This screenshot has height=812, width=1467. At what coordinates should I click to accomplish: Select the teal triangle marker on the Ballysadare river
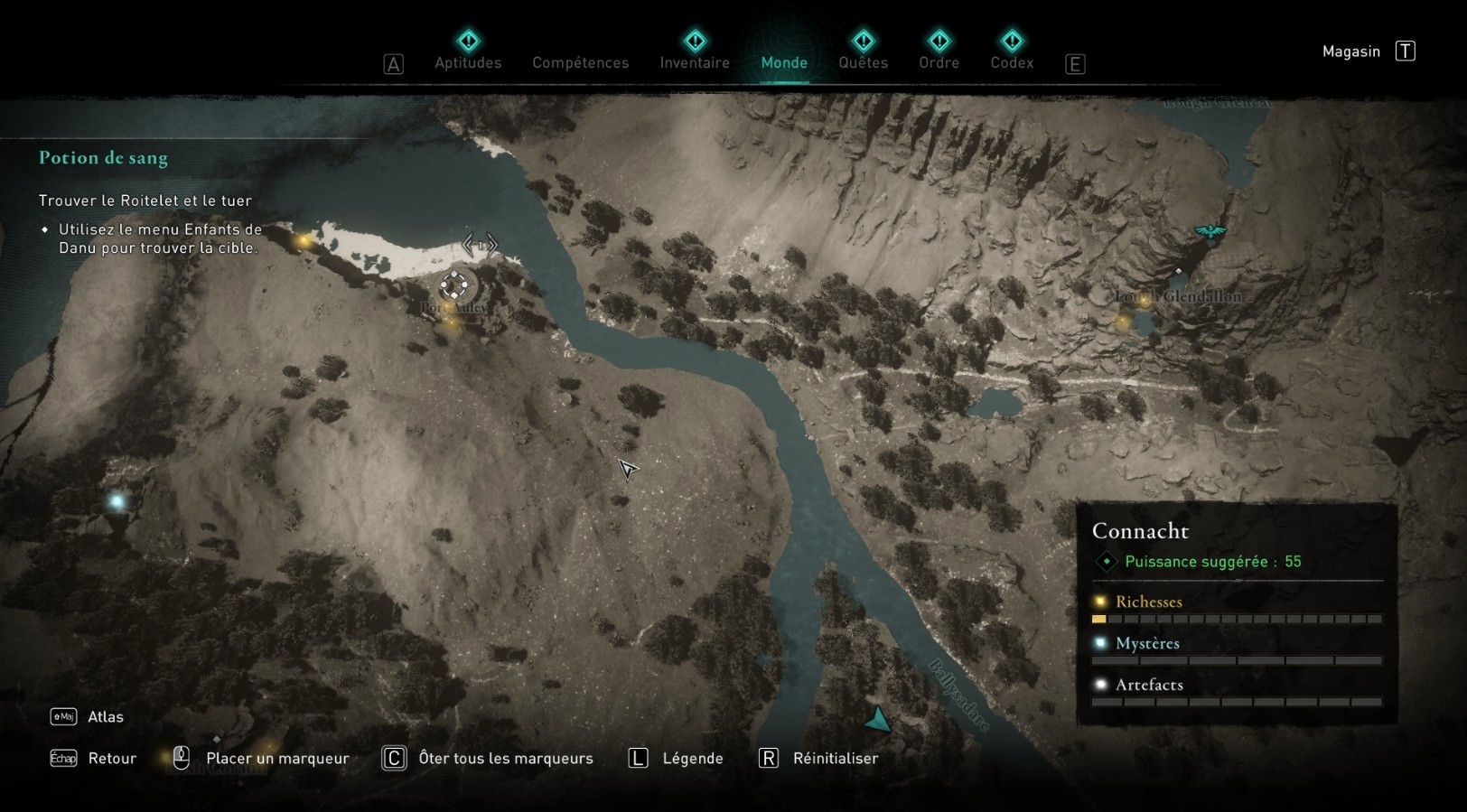(x=878, y=720)
